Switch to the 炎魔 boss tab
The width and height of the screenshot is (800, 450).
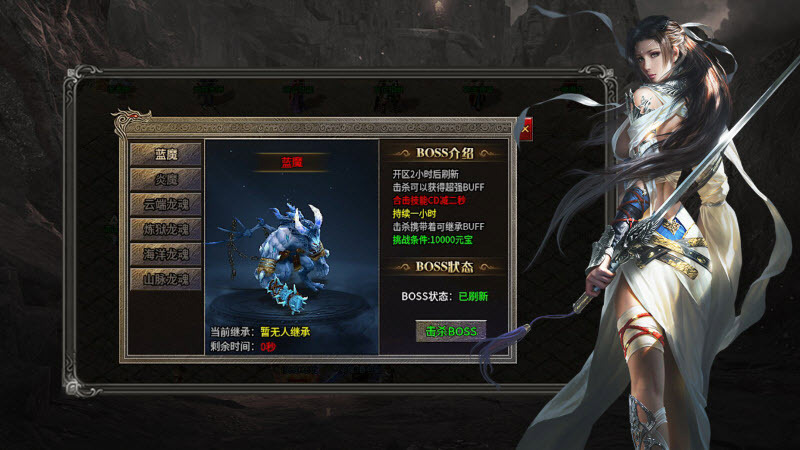pos(165,179)
